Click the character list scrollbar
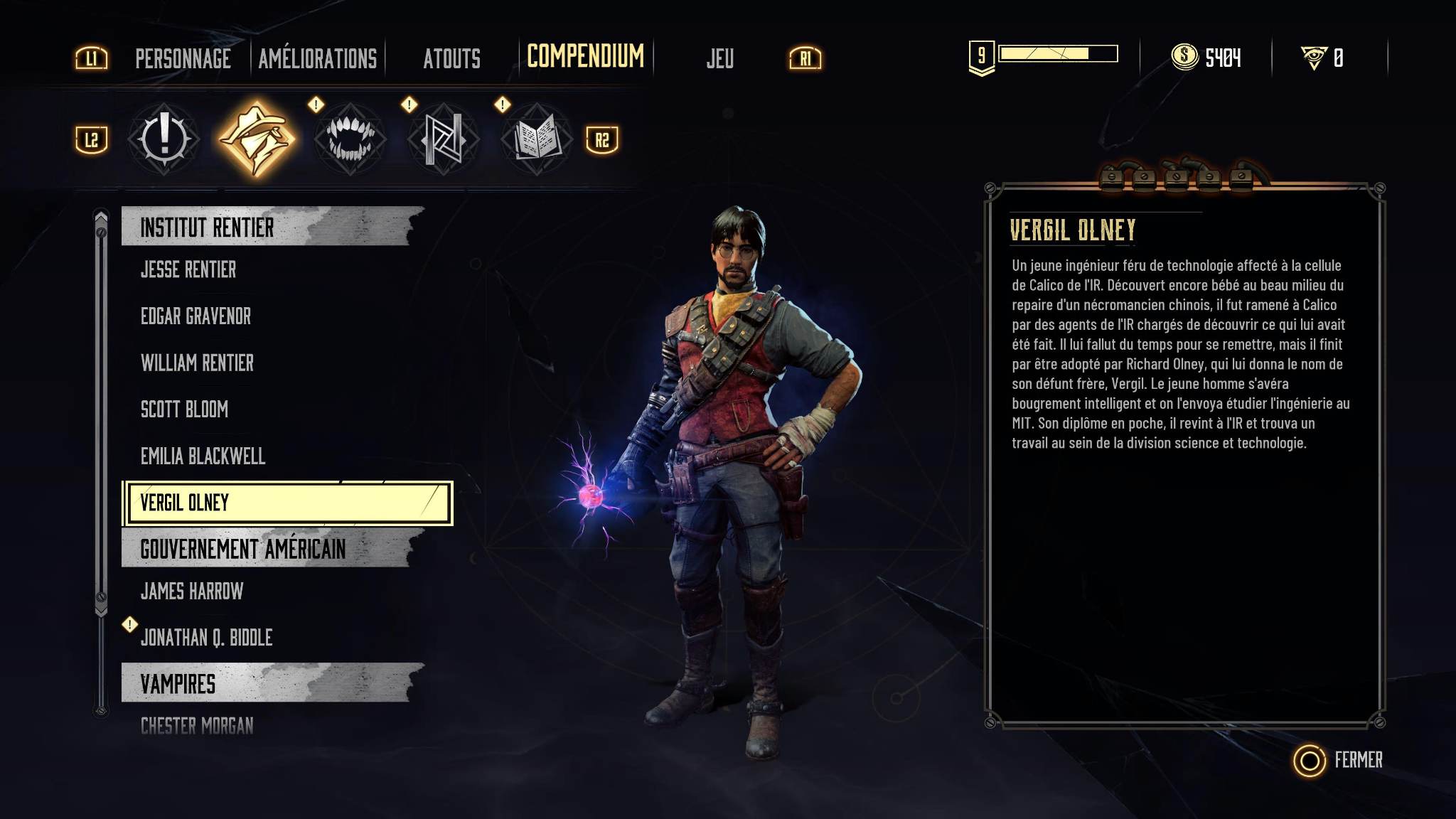 101,412
